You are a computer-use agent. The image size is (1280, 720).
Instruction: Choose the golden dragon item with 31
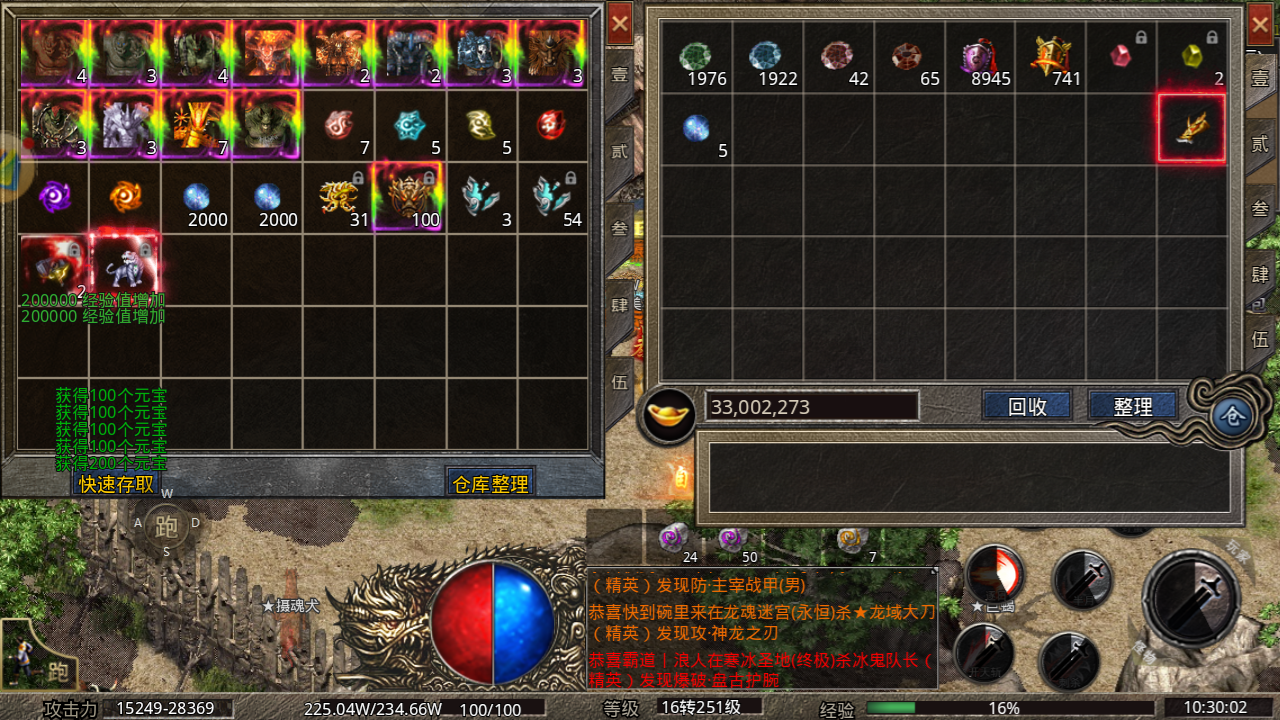(x=338, y=198)
